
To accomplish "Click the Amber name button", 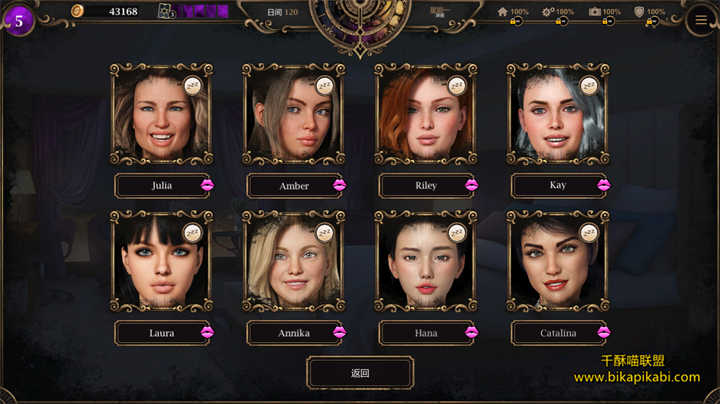I will [x=294, y=186].
